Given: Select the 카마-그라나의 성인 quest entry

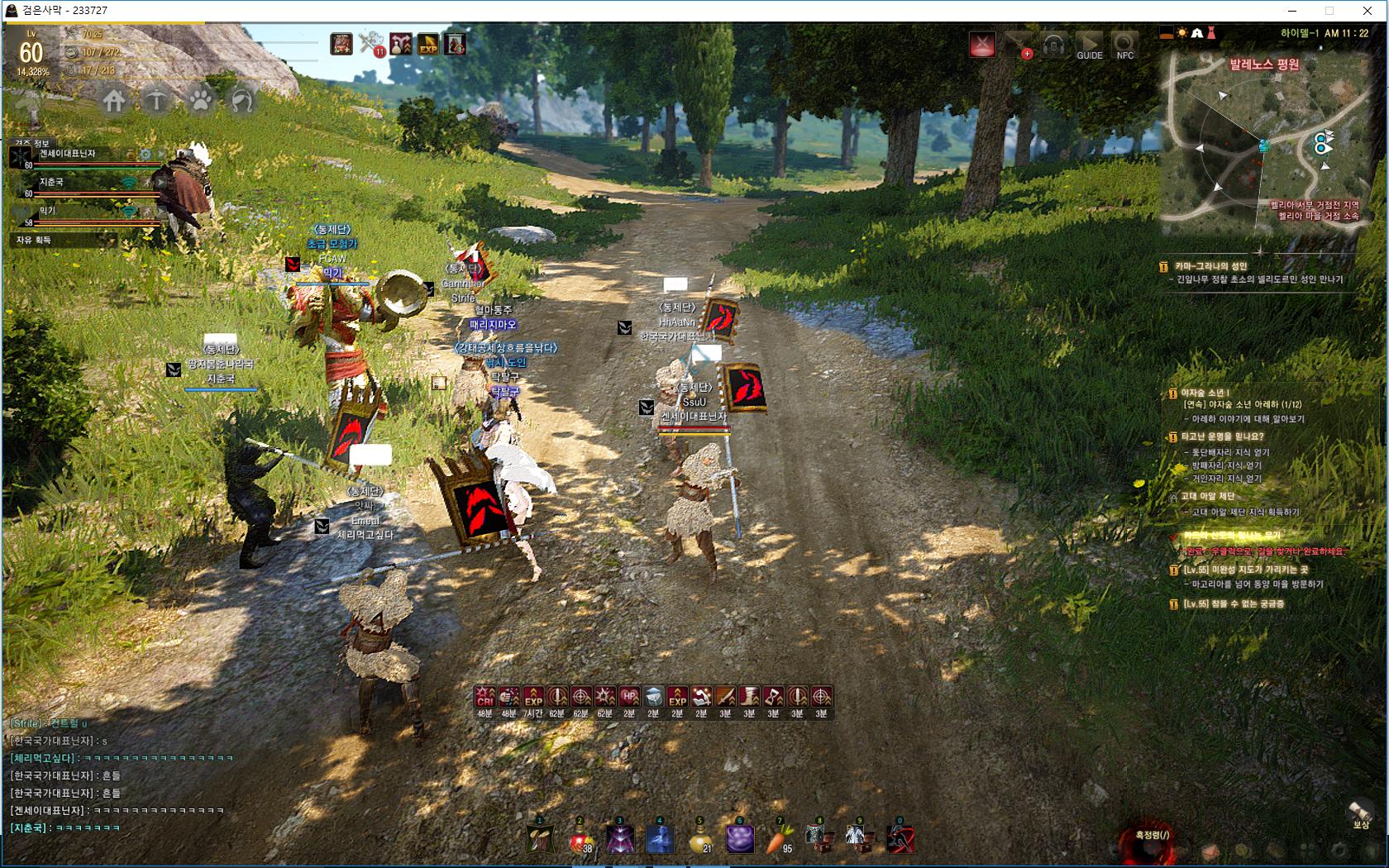Looking at the screenshot, I should click(1210, 266).
